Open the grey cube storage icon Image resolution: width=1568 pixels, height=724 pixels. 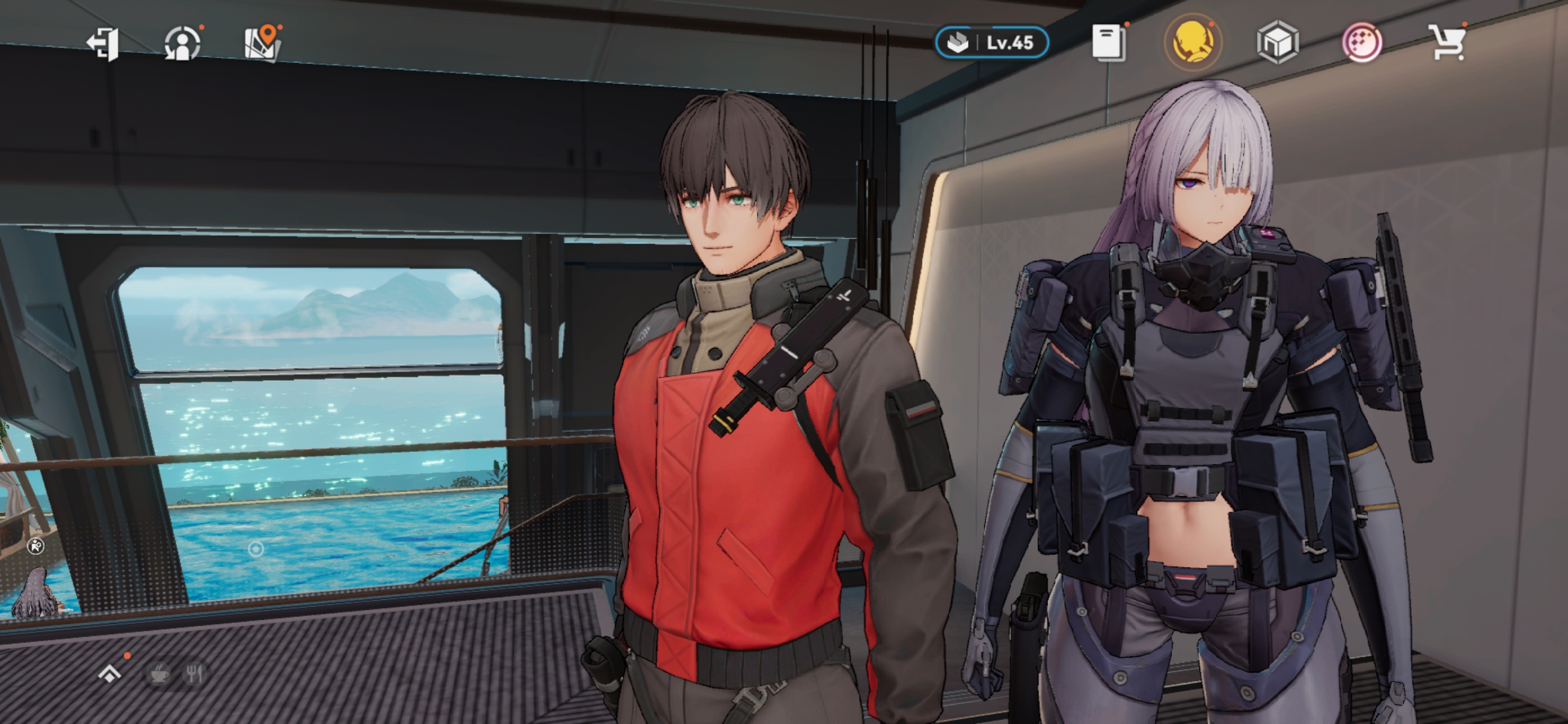pyautogui.click(x=1278, y=43)
